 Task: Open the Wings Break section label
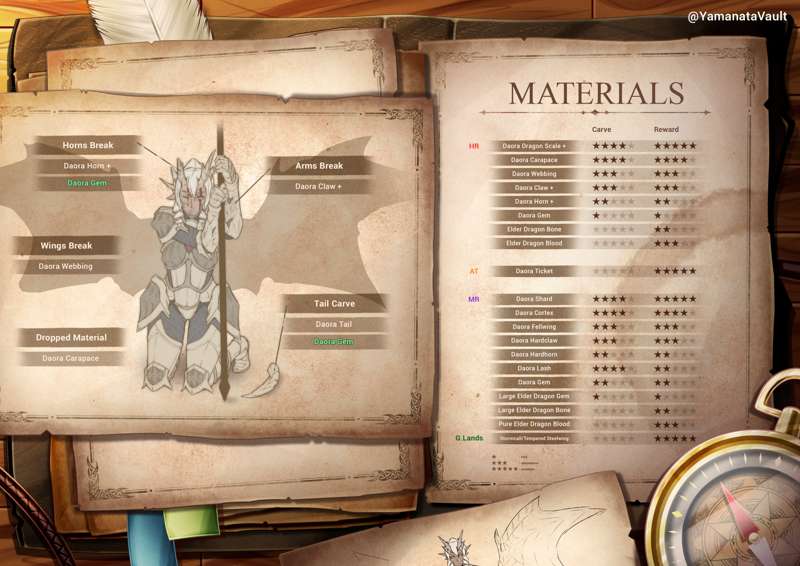[x=66, y=246]
